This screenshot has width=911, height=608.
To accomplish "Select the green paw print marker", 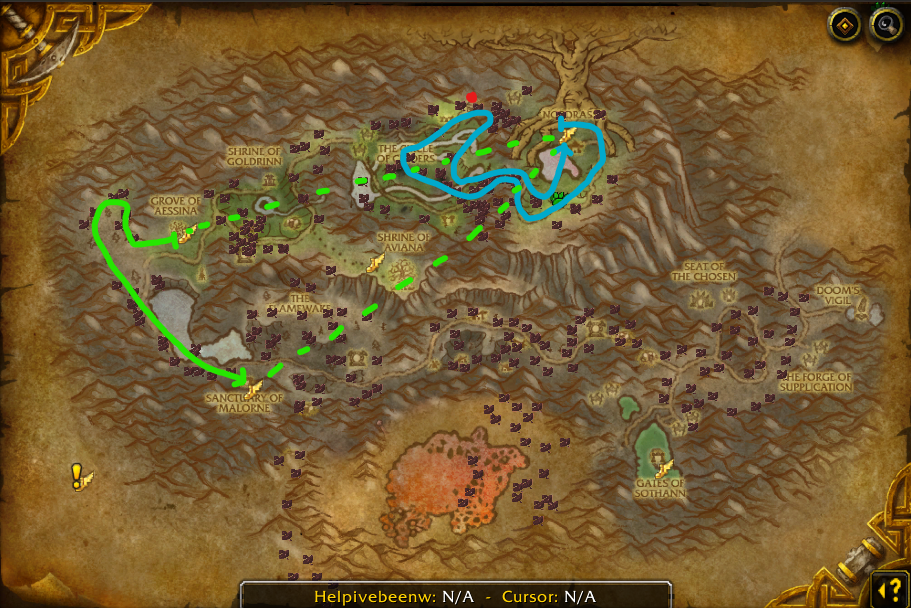I will click(559, 197).
